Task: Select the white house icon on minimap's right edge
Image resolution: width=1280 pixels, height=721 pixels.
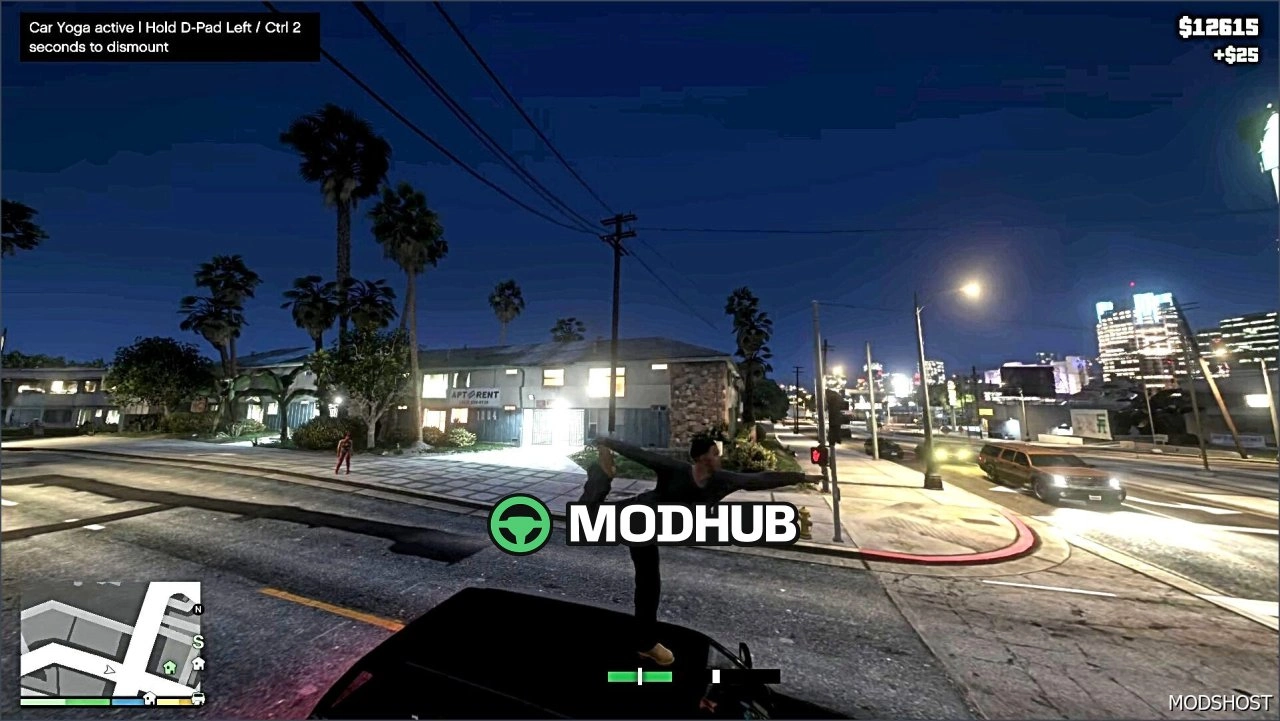Action: coord(198,663)
